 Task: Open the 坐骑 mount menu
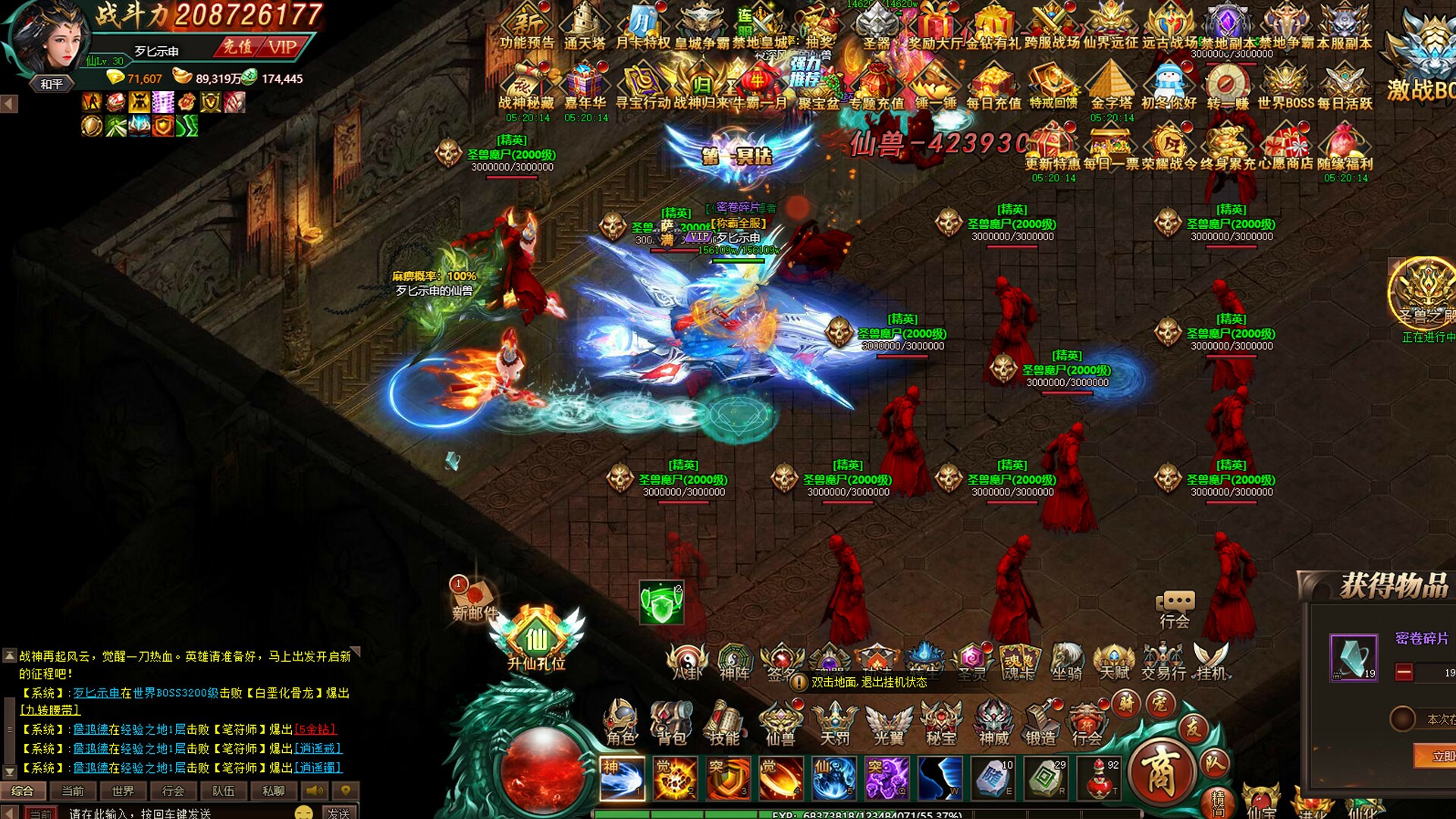click(x=1066, y=661)
